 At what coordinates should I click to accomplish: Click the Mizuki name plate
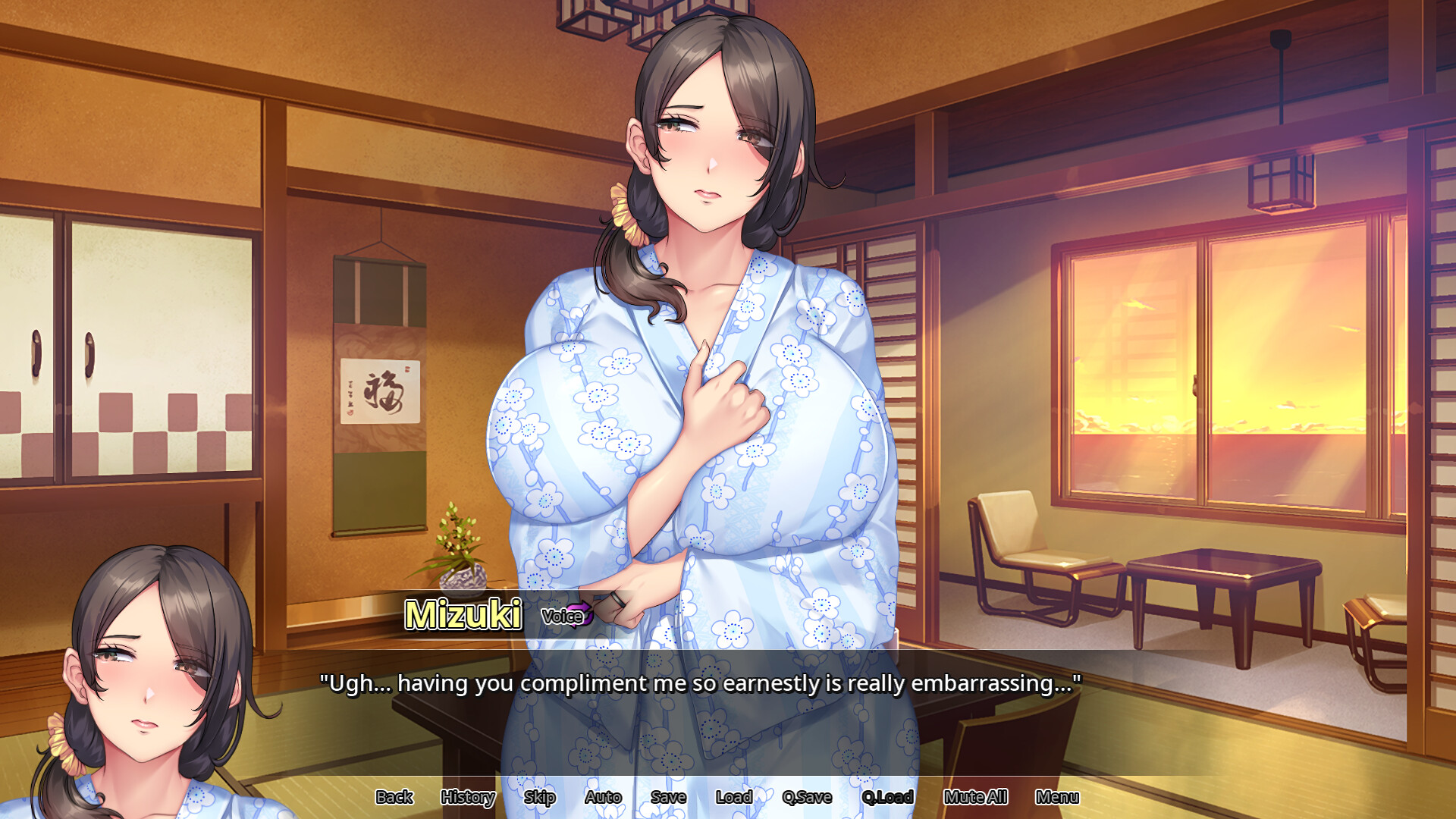463,616
